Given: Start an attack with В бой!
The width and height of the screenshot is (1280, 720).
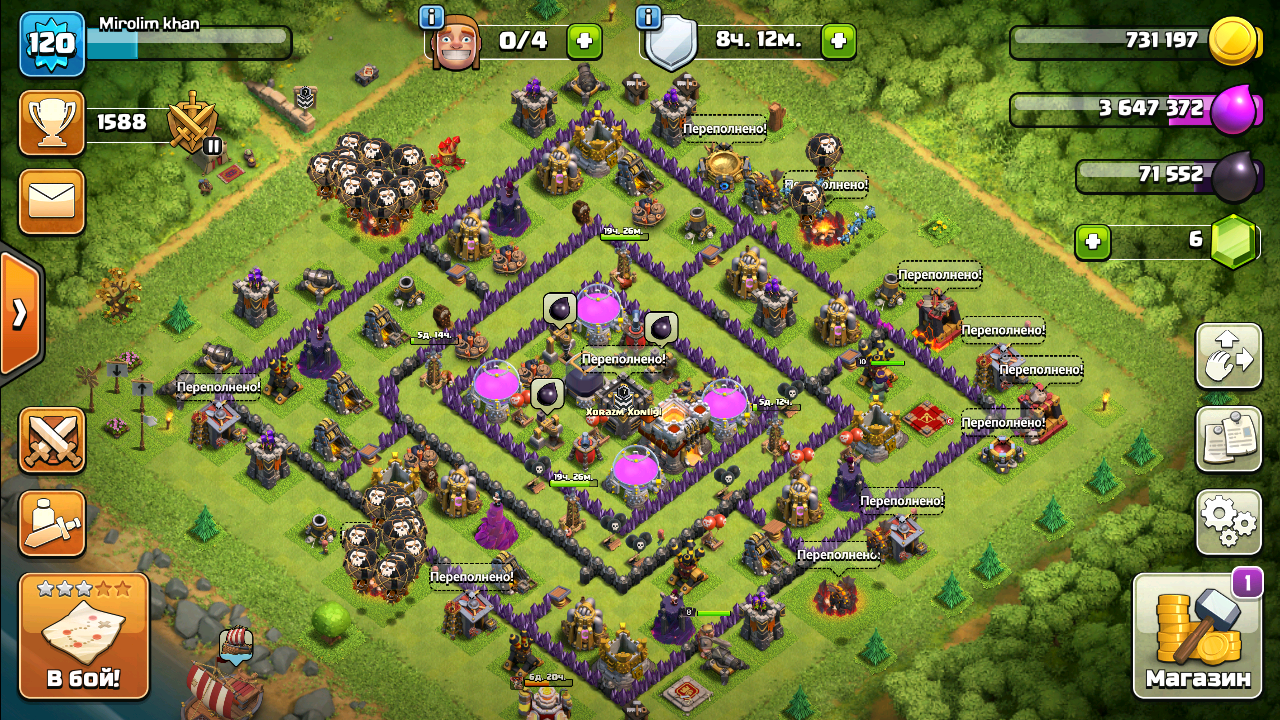Looking at the screenshot, I should pyautogui.click(x=84, y=636).
